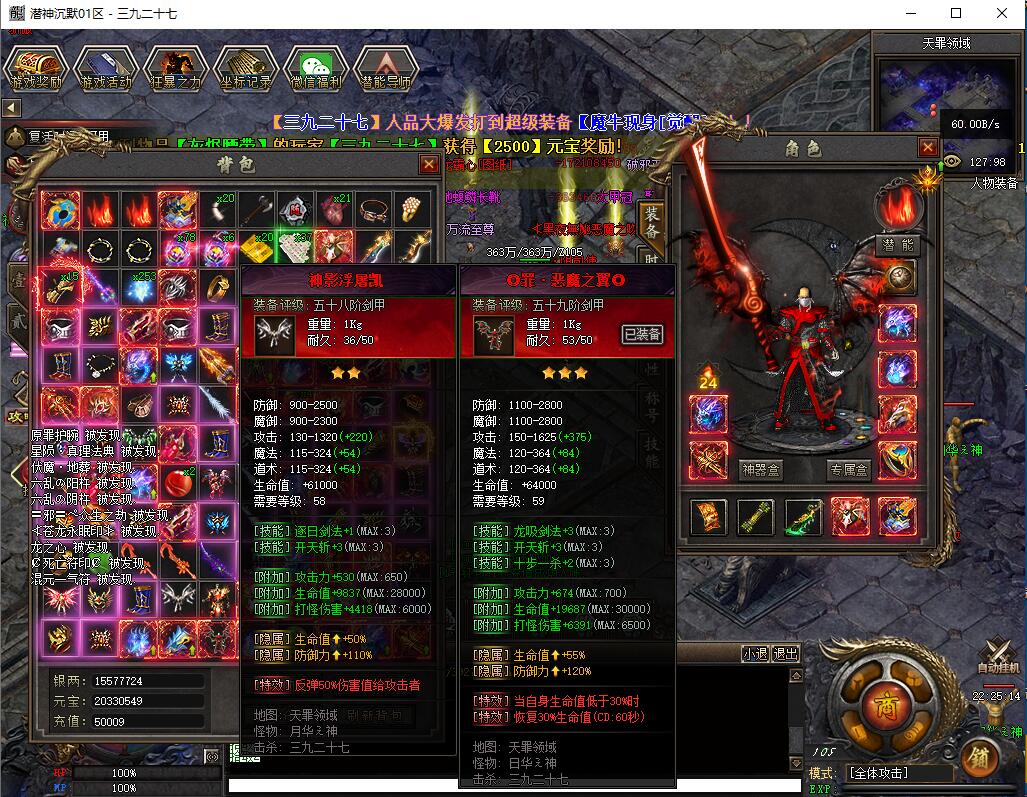Open the 专属盒 exclusive box

click(849, 468)
